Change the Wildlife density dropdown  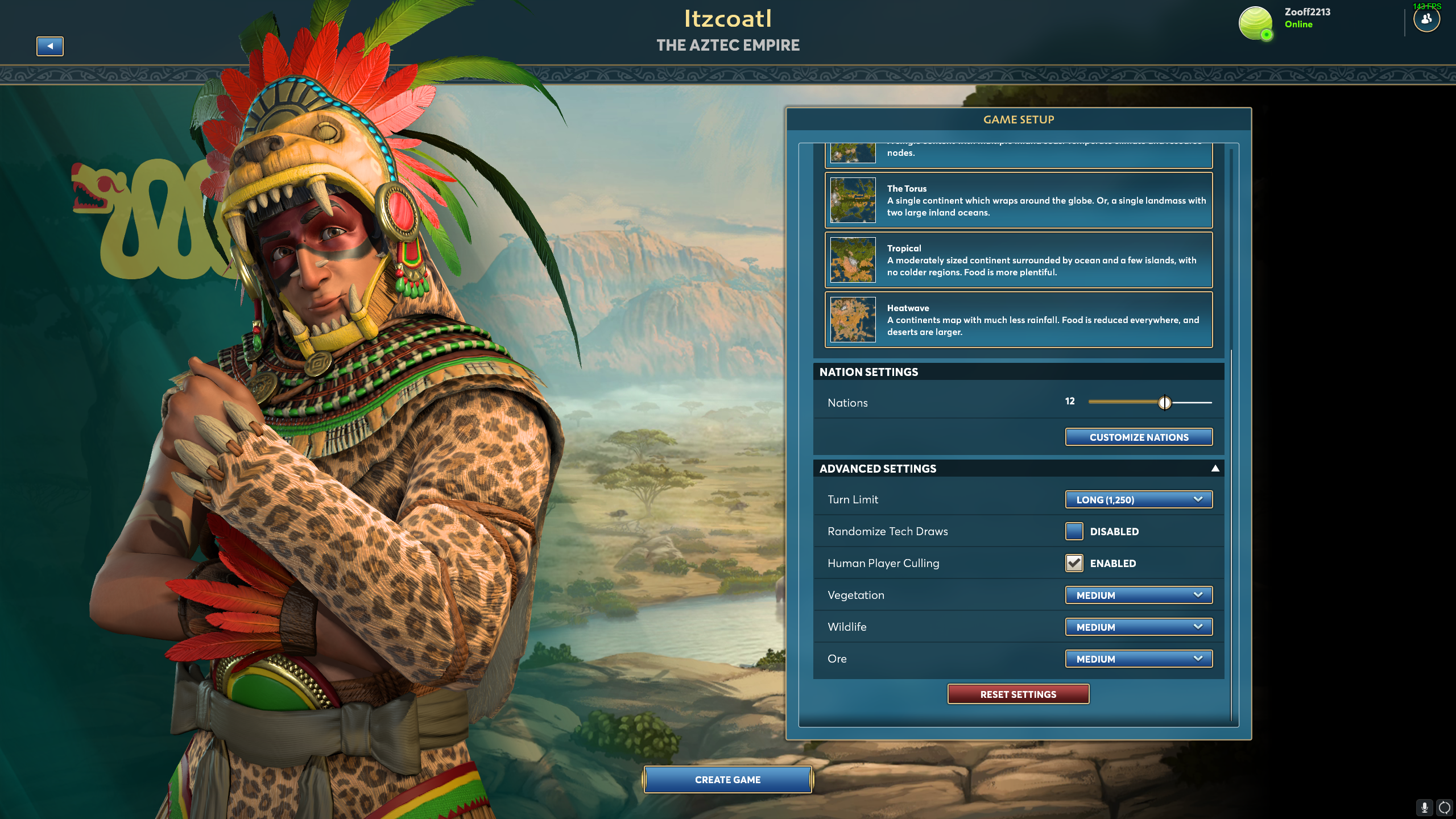coord(1139,627)
